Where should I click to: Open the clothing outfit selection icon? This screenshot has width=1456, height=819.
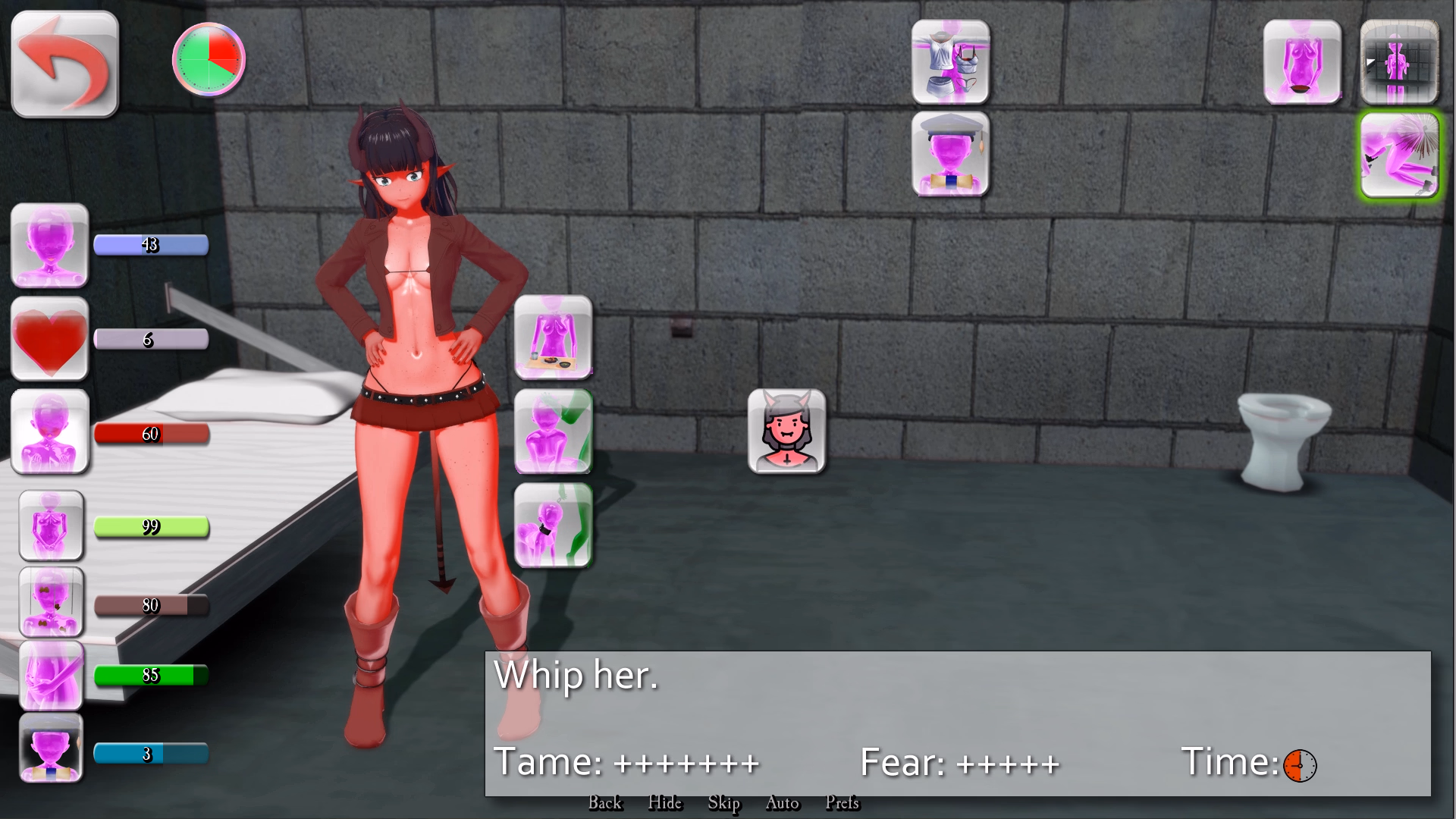(950, 61)
